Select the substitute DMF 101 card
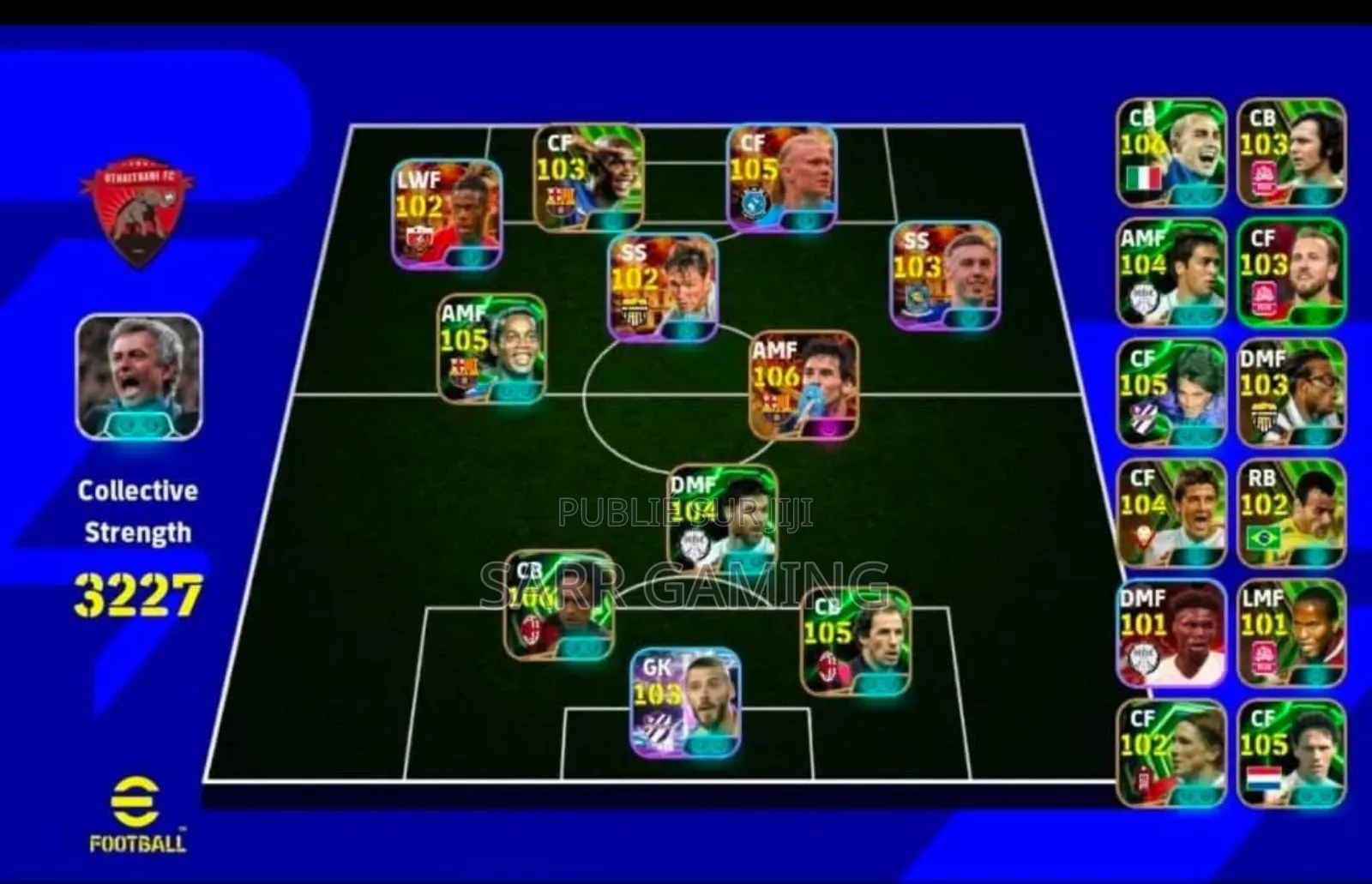Image resolution: width=1372 pixels, height=884 pixels. (x=1171, y=634)
